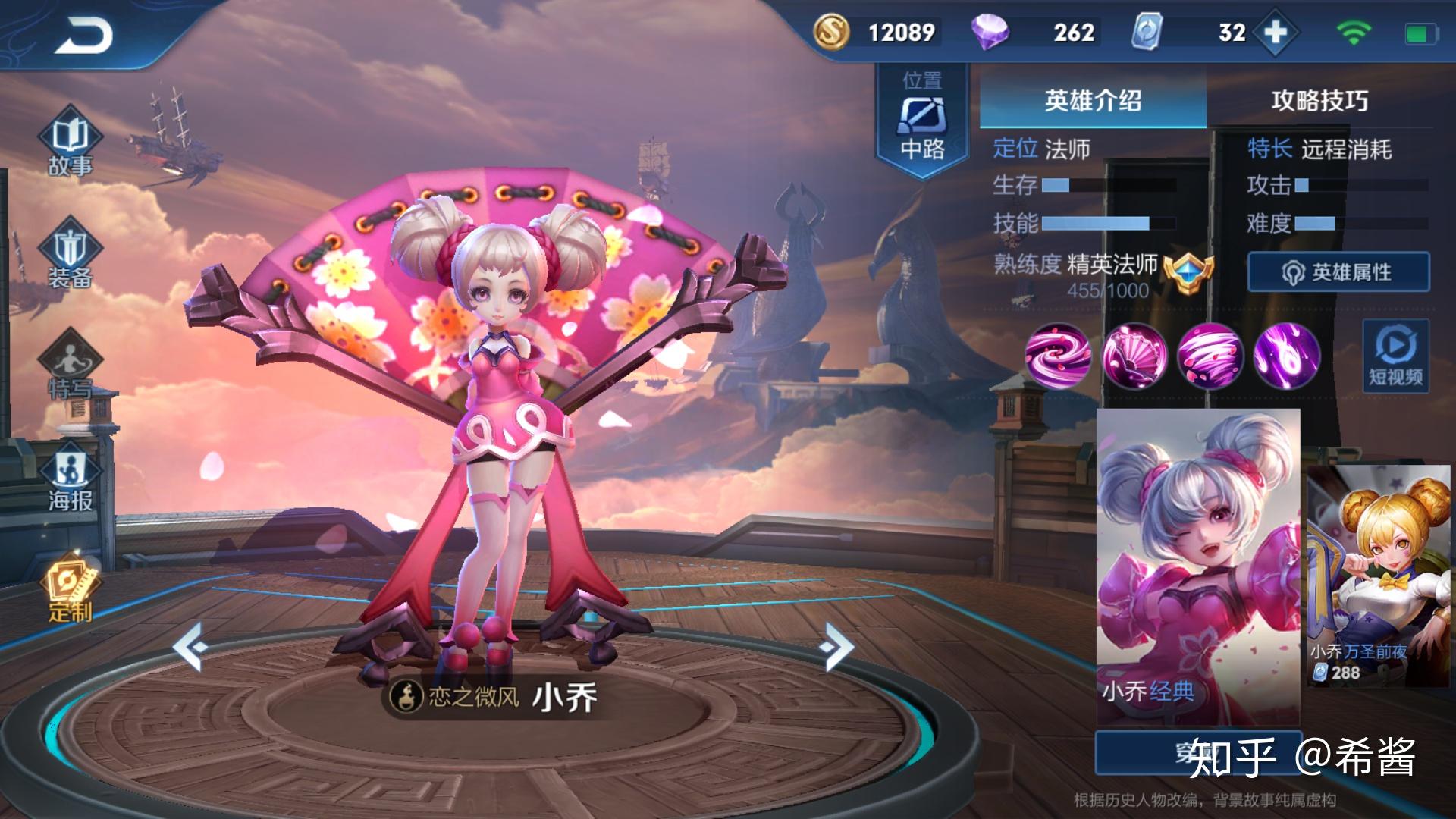Show the 海报 poster view
The image size is (1456, 819).
pyautogui.click(x=70, y=479)
